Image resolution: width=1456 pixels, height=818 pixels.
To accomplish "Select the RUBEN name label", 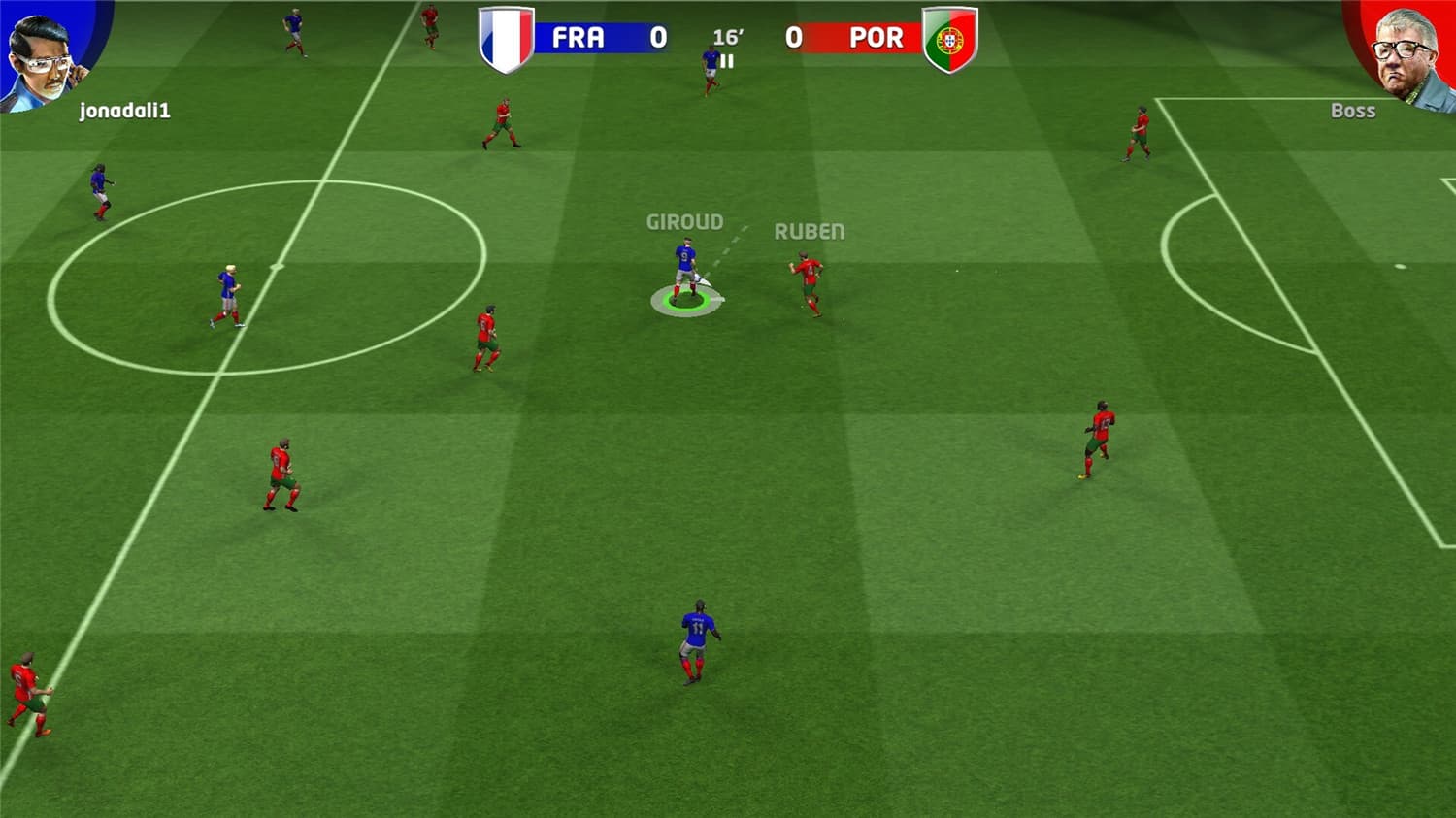I will click(810, 232).
